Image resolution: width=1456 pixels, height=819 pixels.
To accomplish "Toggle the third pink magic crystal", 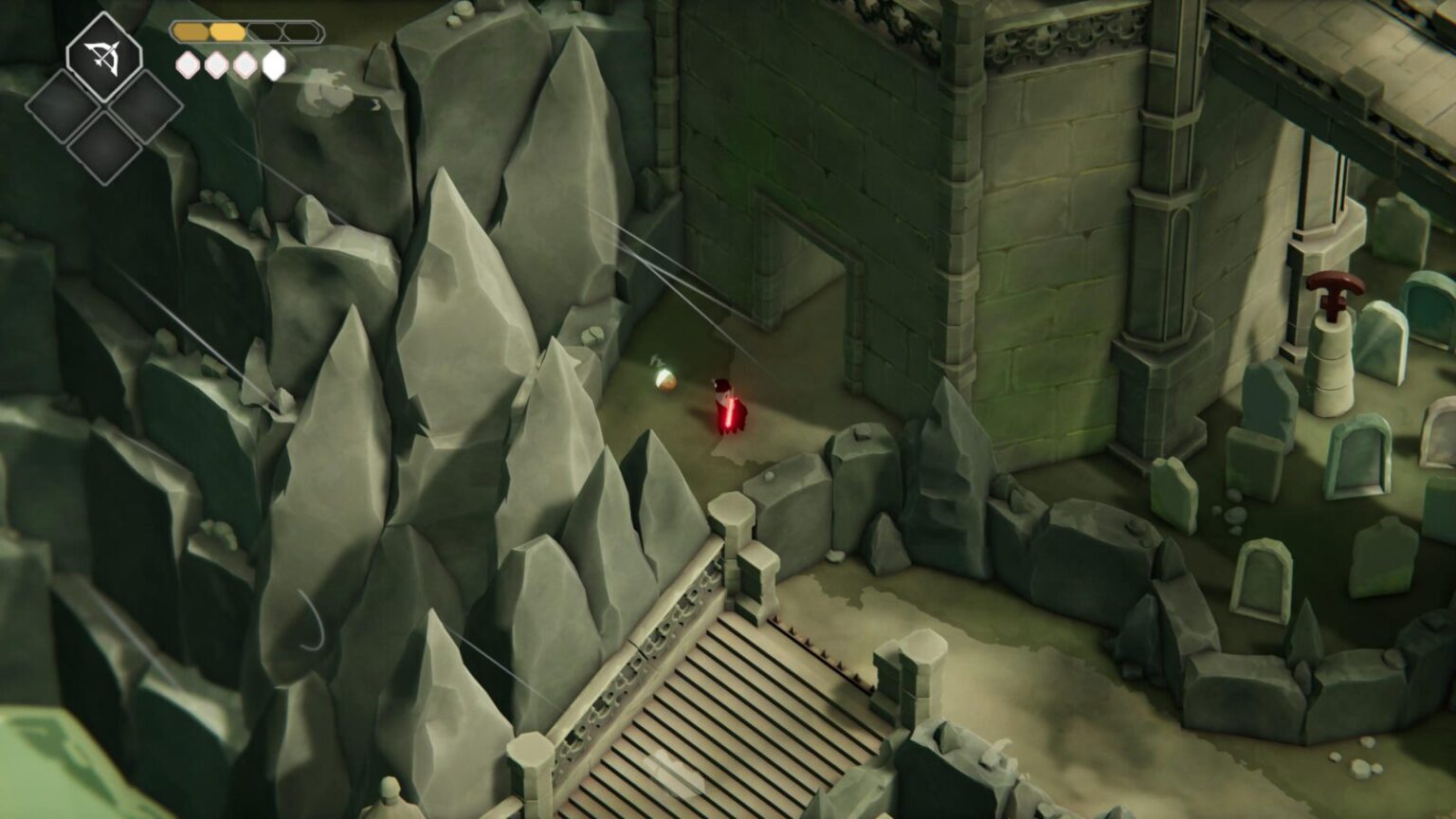I will pos(246,64).
